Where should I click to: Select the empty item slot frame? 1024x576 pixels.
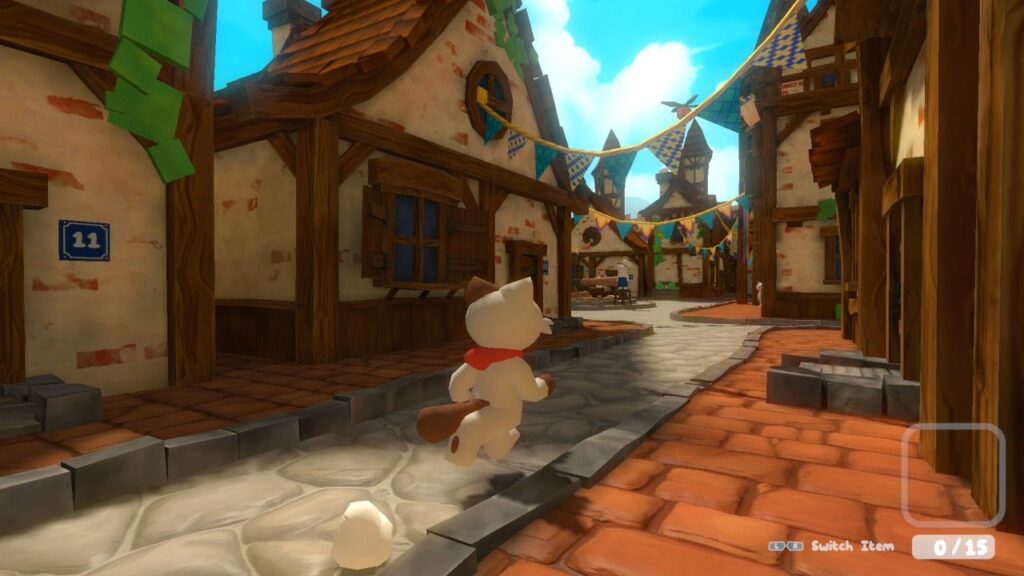[x=953, y=475]
